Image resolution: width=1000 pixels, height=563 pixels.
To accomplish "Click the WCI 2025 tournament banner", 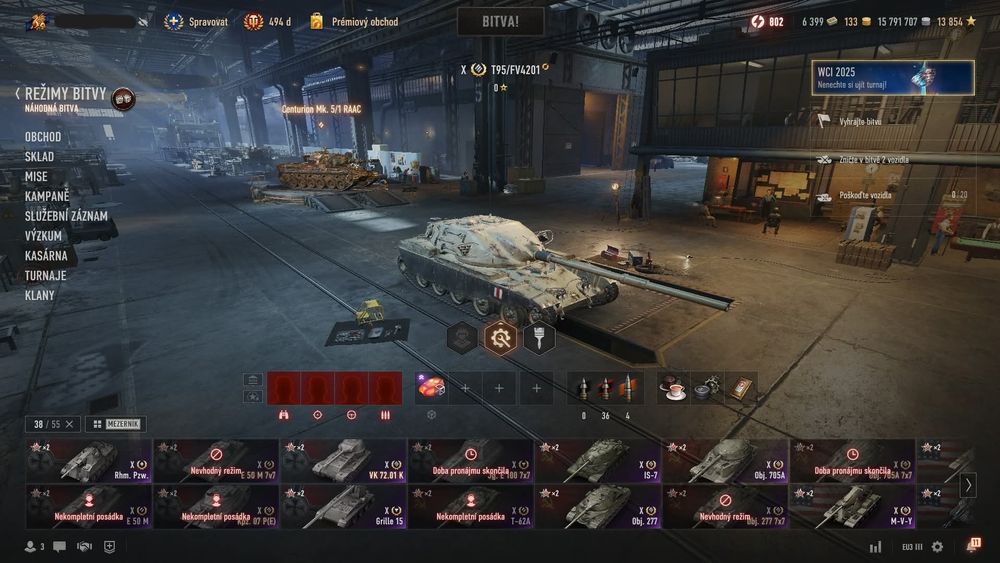I will point(893,77).
